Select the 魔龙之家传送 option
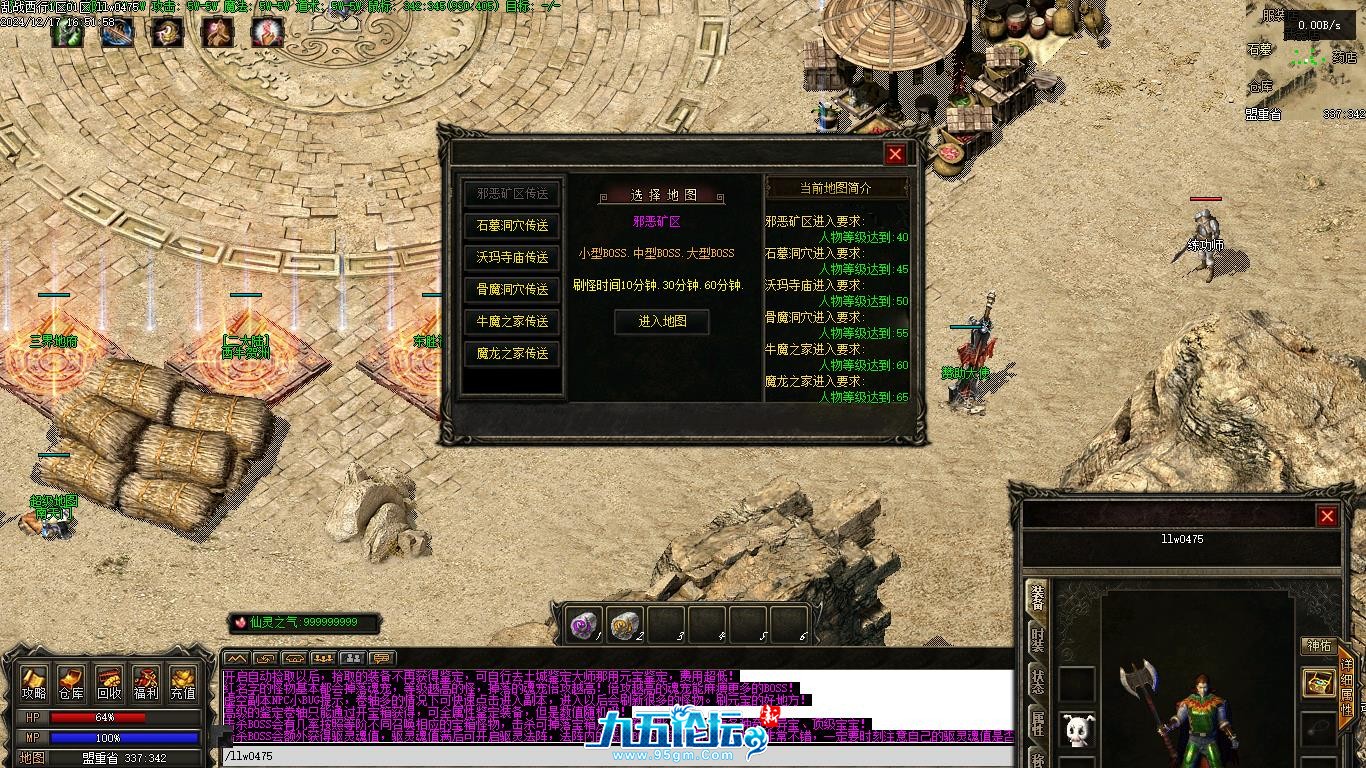Viewport: 1366px width, 768px height. pyautogui.click(x=512, y=354)
